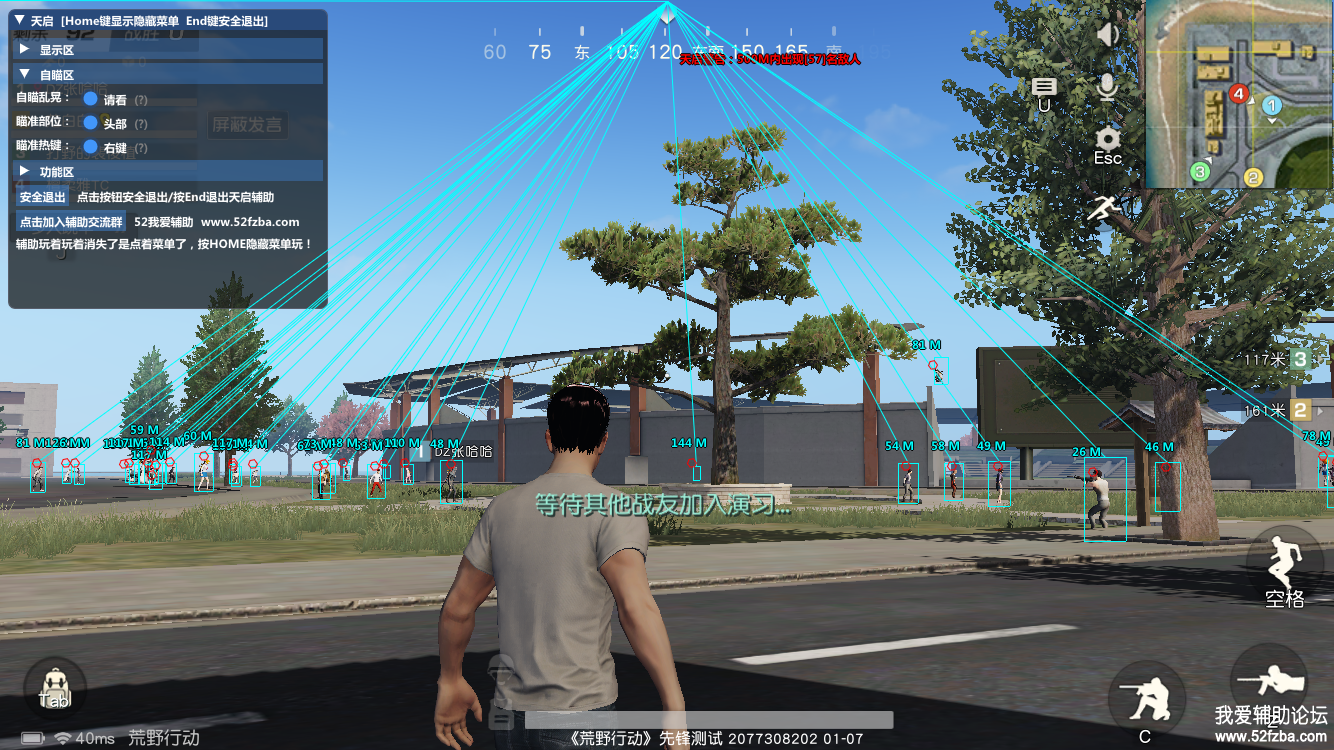This screenshot has height=750, width=1334.
Task: Tap the jump button labeled 空格
Action: coord(1284,568)
